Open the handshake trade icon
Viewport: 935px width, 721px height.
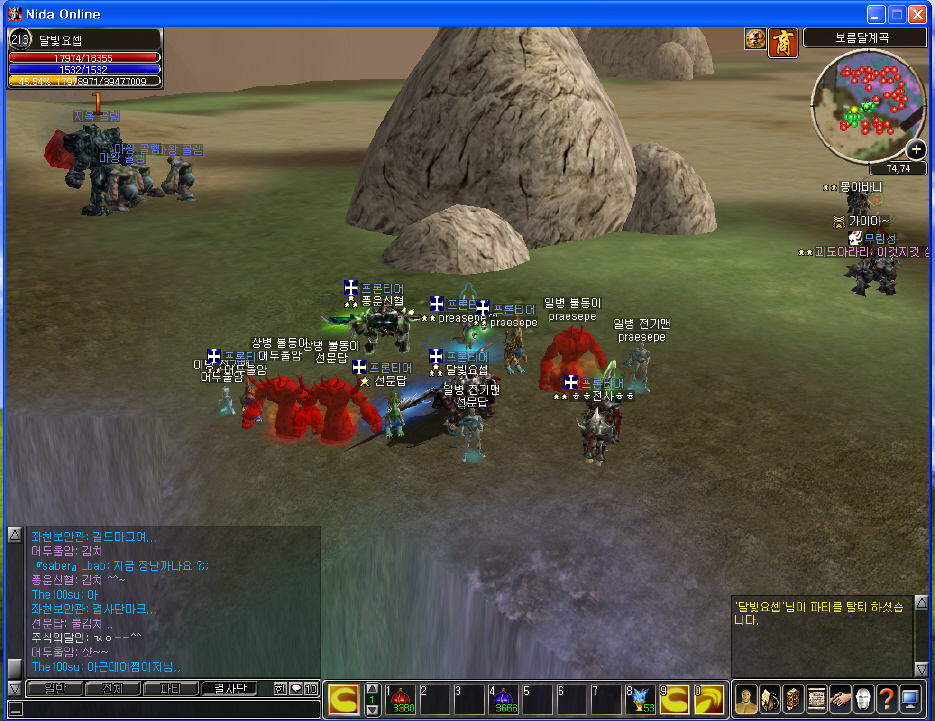click(x=840, y=699)
